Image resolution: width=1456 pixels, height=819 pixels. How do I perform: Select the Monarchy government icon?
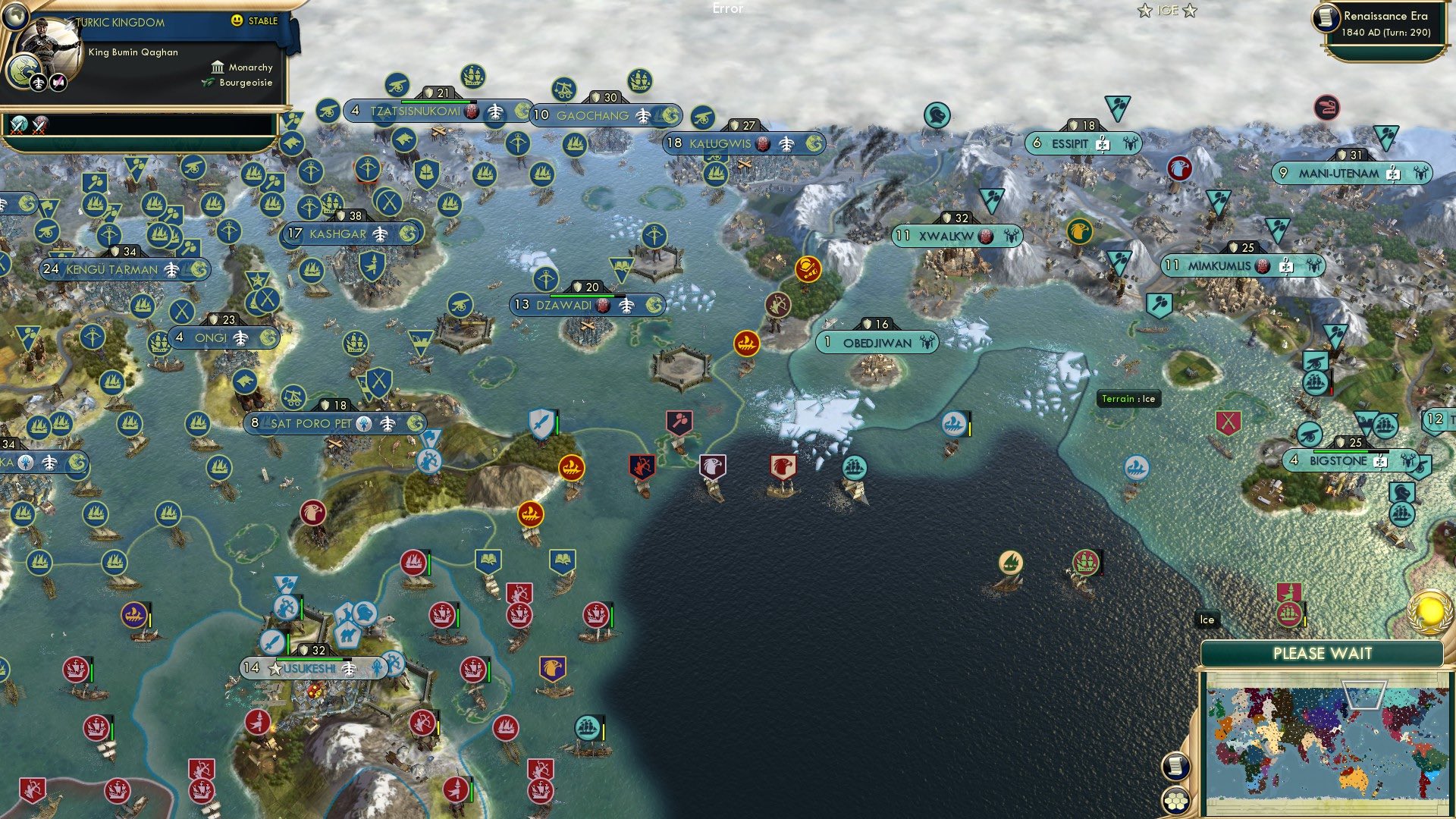click(x=218, y=67)
